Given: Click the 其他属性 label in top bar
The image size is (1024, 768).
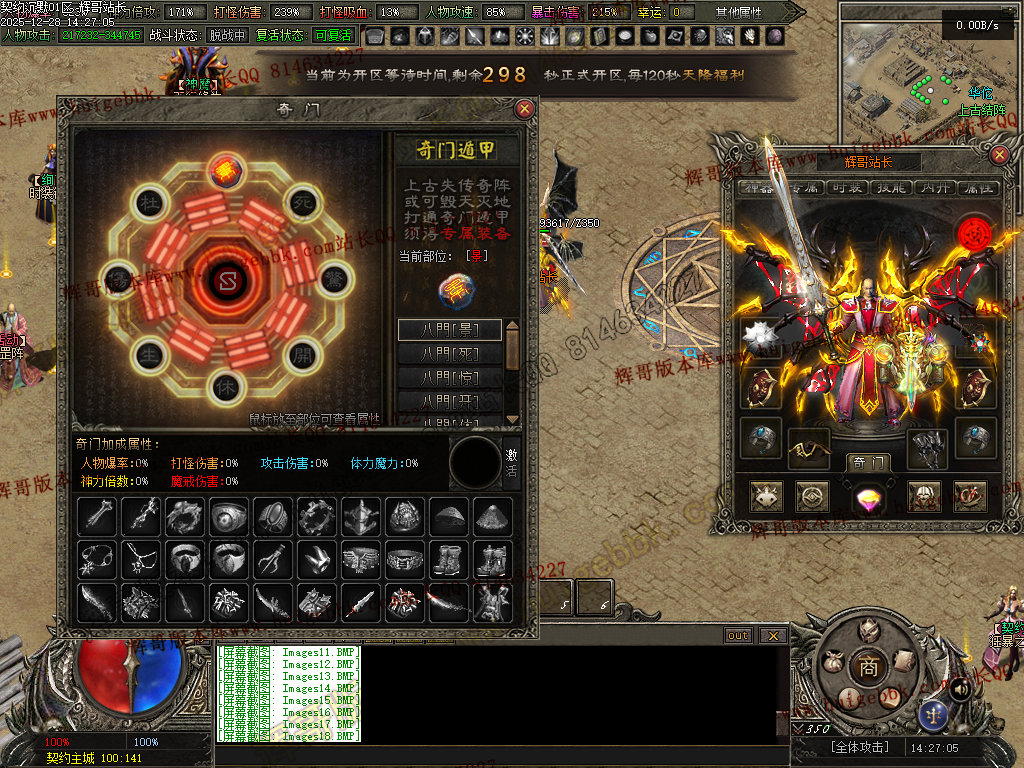Looking at the screenshot, I should click(738, 12).
